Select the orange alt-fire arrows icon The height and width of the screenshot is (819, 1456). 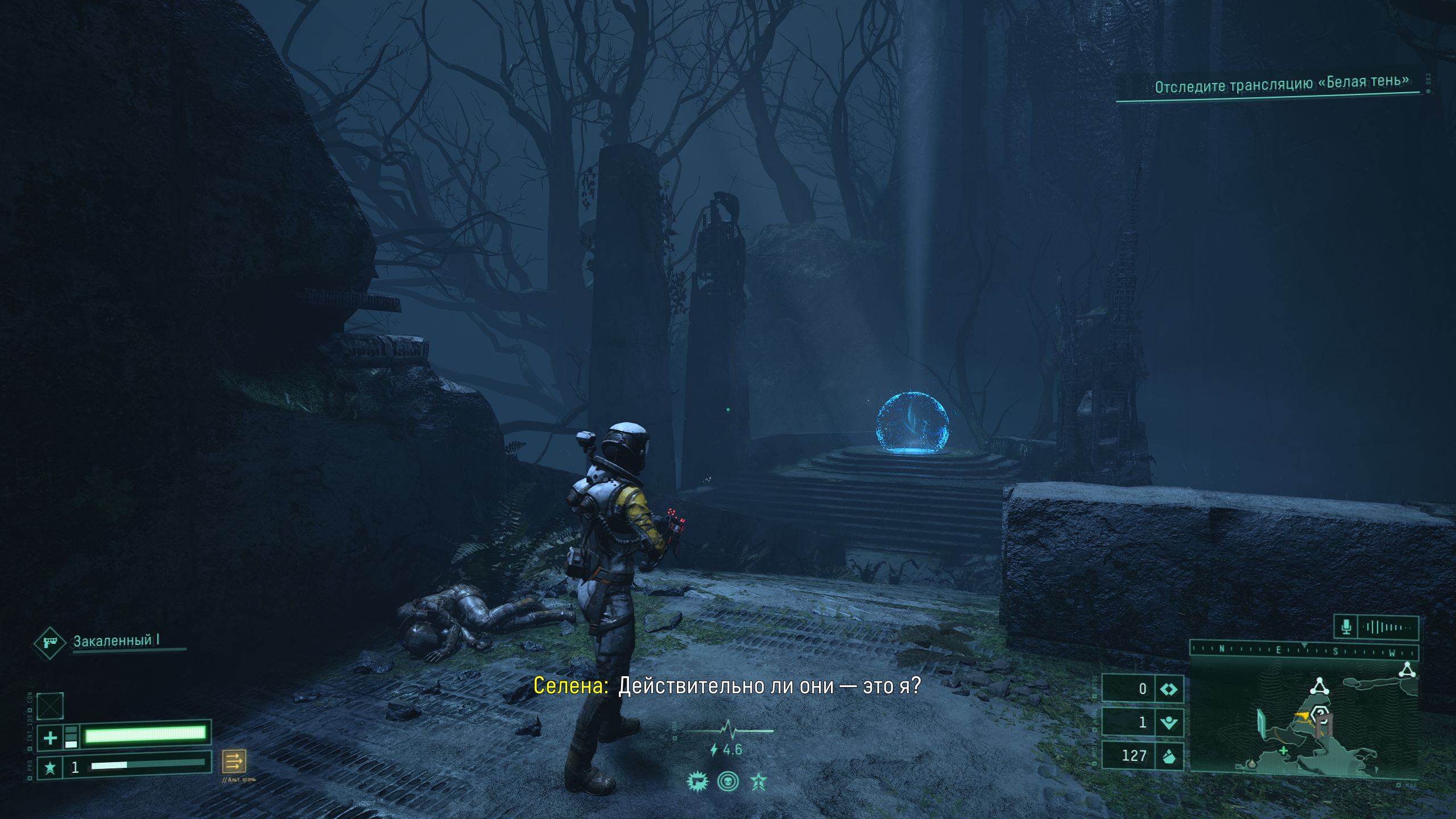point(234,760)
